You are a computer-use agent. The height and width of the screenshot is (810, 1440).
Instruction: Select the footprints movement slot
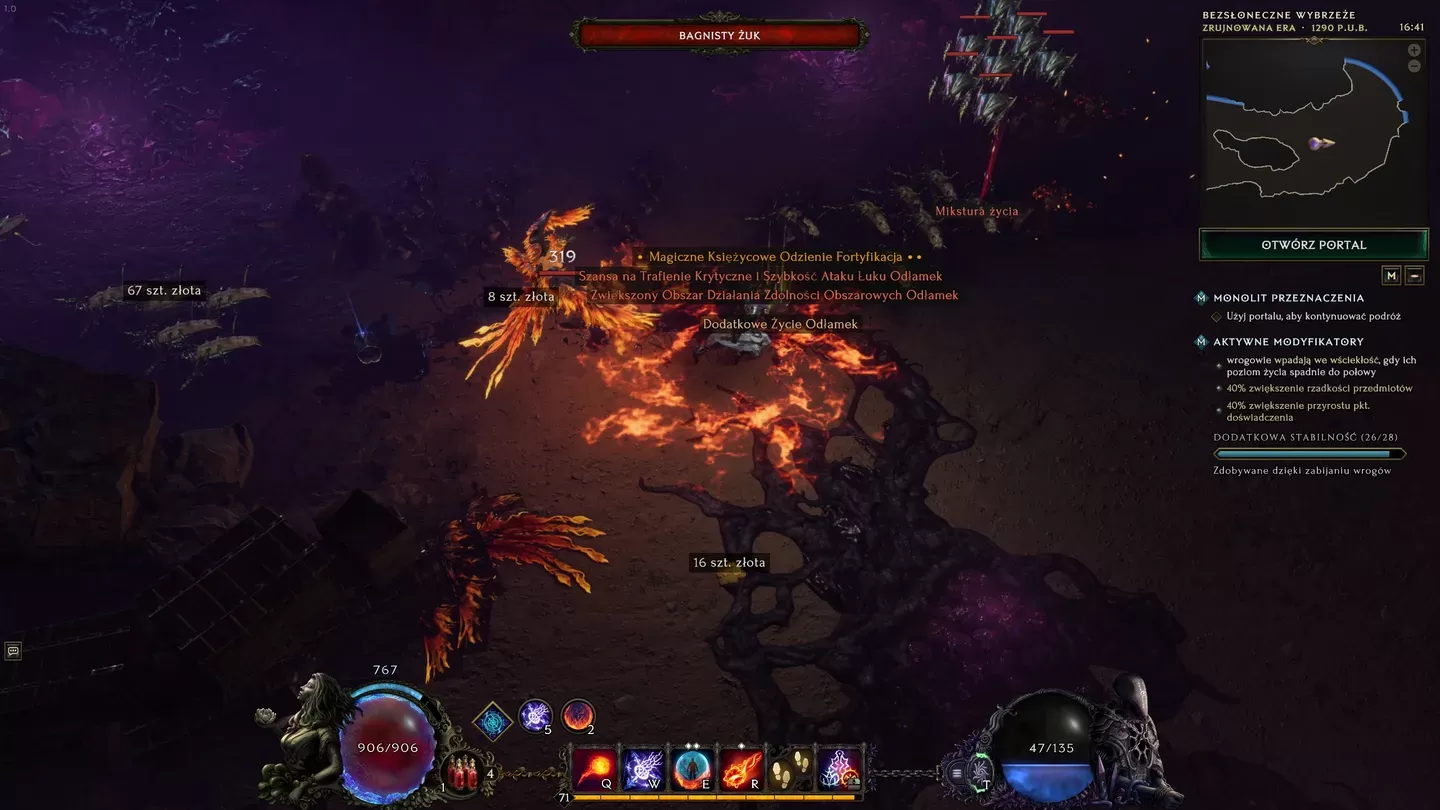tap(791, 769)
